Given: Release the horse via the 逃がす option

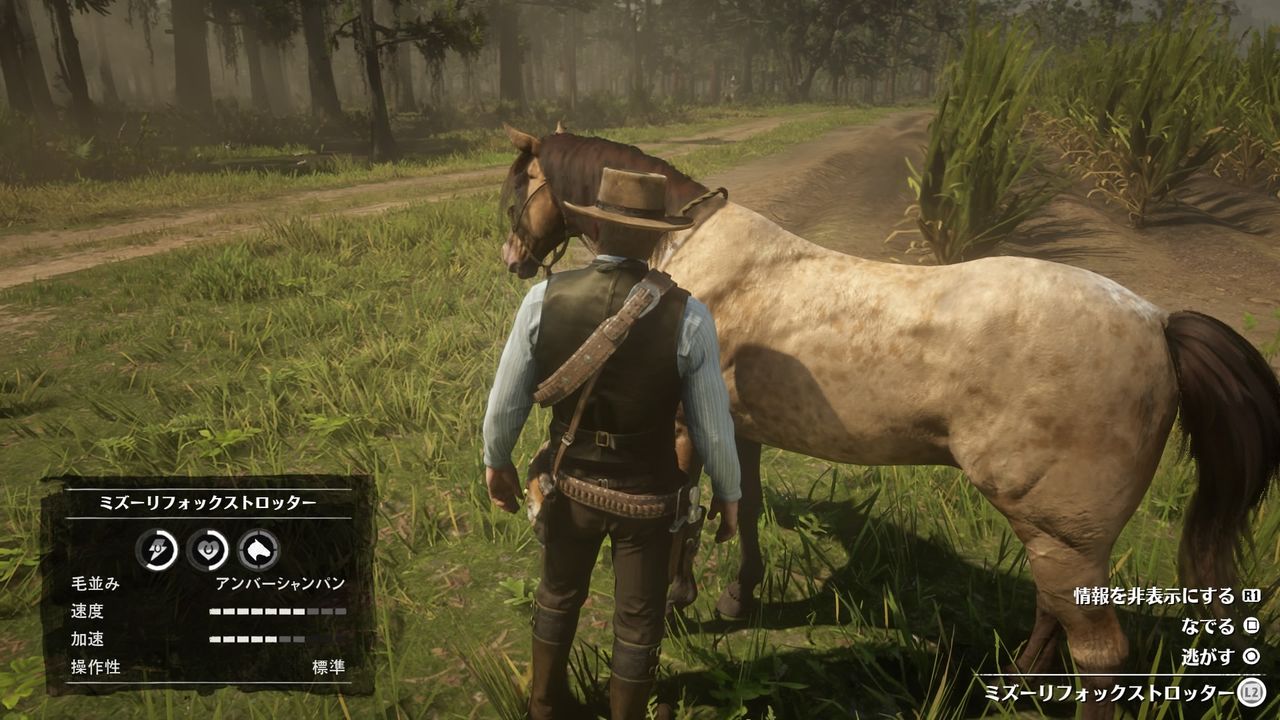Looking at the screenshot, I should coord(1206,656).
